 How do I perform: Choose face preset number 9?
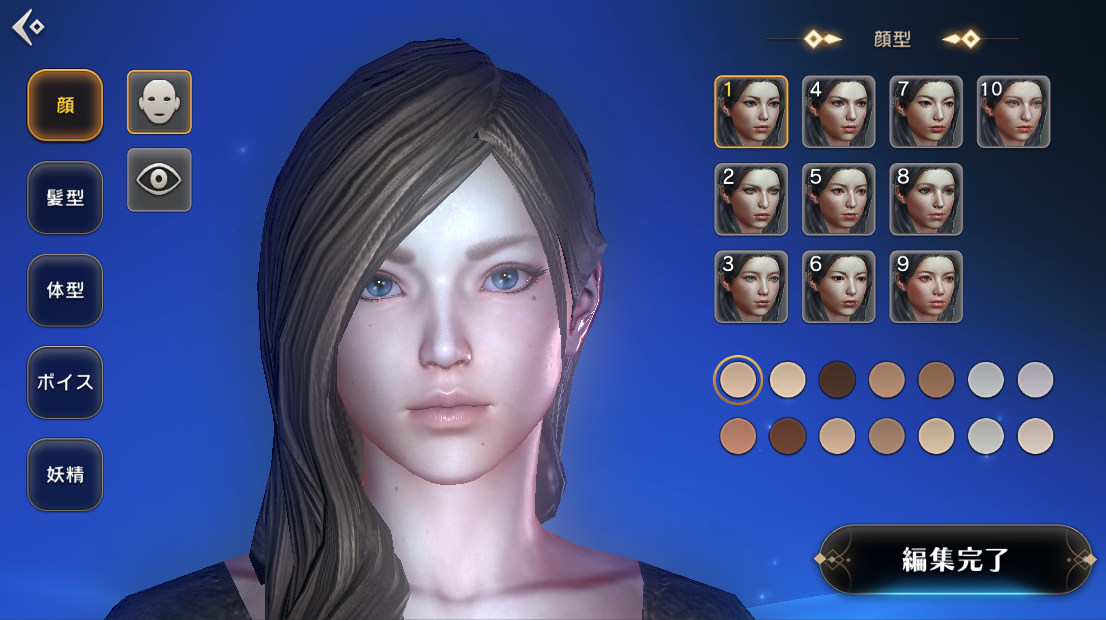click(x=926, y=287)
